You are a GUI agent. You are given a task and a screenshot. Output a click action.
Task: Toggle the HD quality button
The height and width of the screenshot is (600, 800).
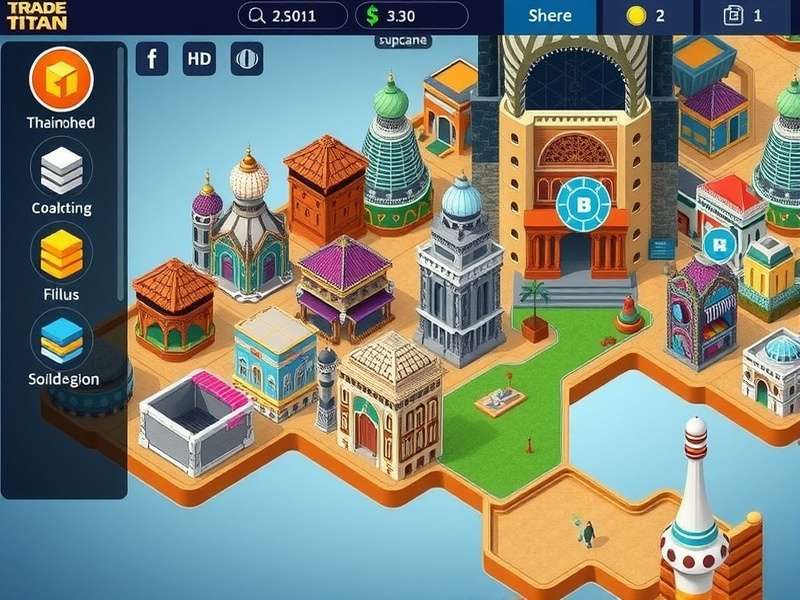200,59
